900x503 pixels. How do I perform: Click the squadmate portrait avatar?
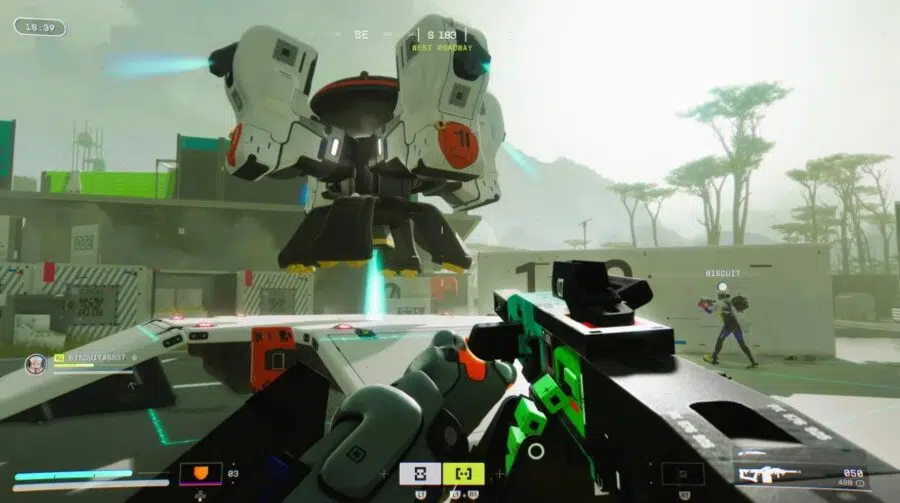point(35,364)
